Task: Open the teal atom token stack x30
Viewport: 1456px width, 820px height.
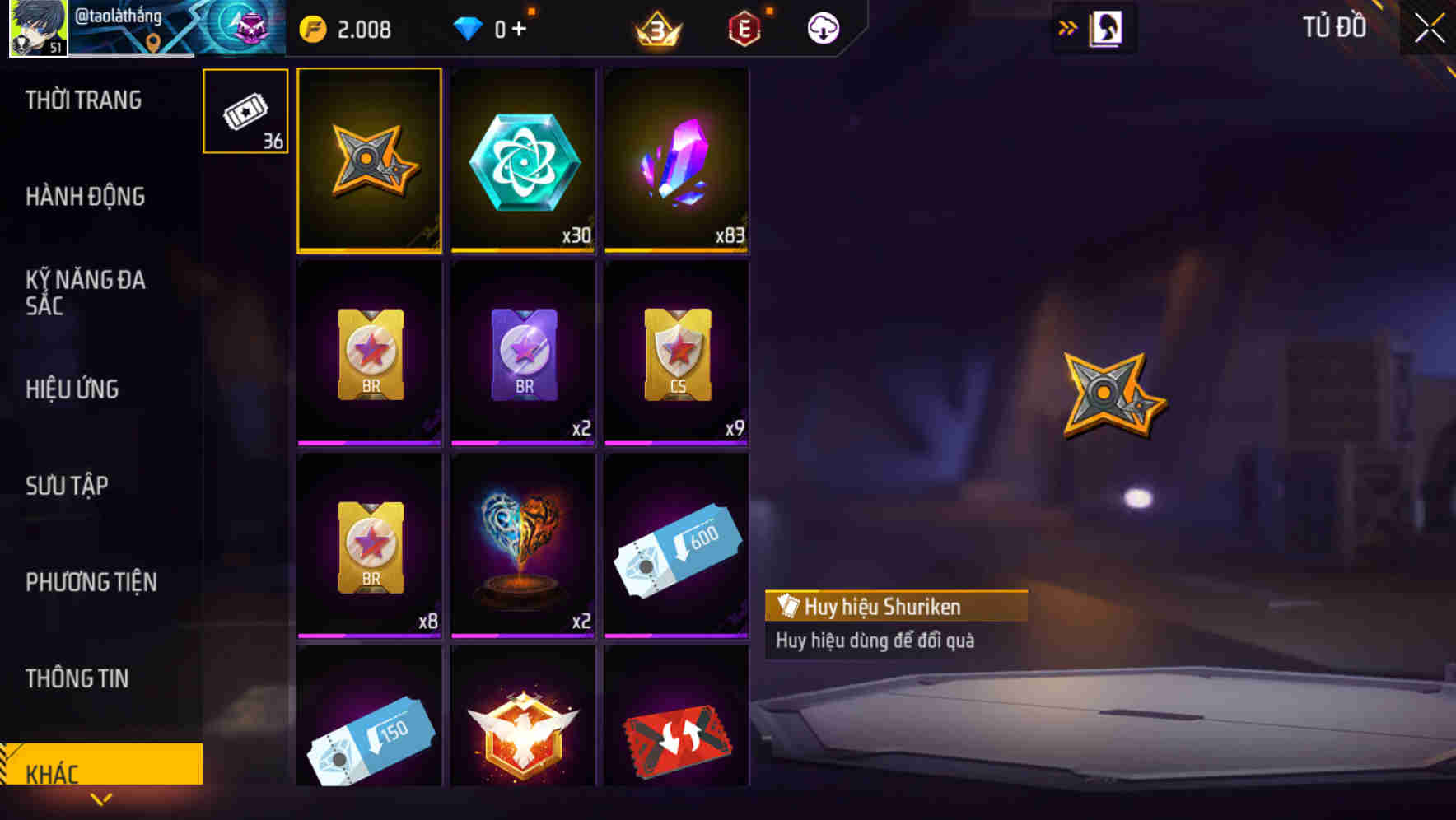Action: point(523,161)
